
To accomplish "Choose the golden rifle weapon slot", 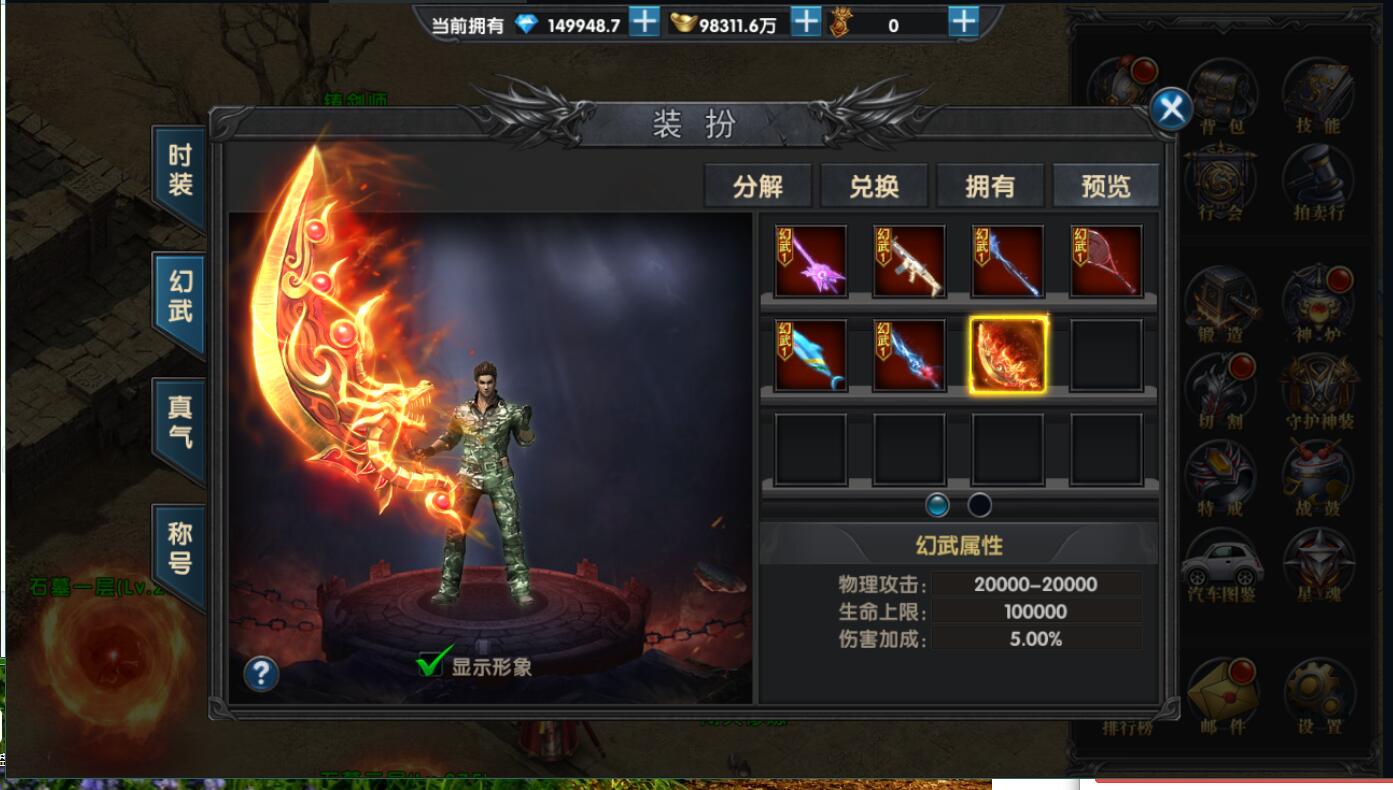I will pyautogui.click(x=909, y=262).
